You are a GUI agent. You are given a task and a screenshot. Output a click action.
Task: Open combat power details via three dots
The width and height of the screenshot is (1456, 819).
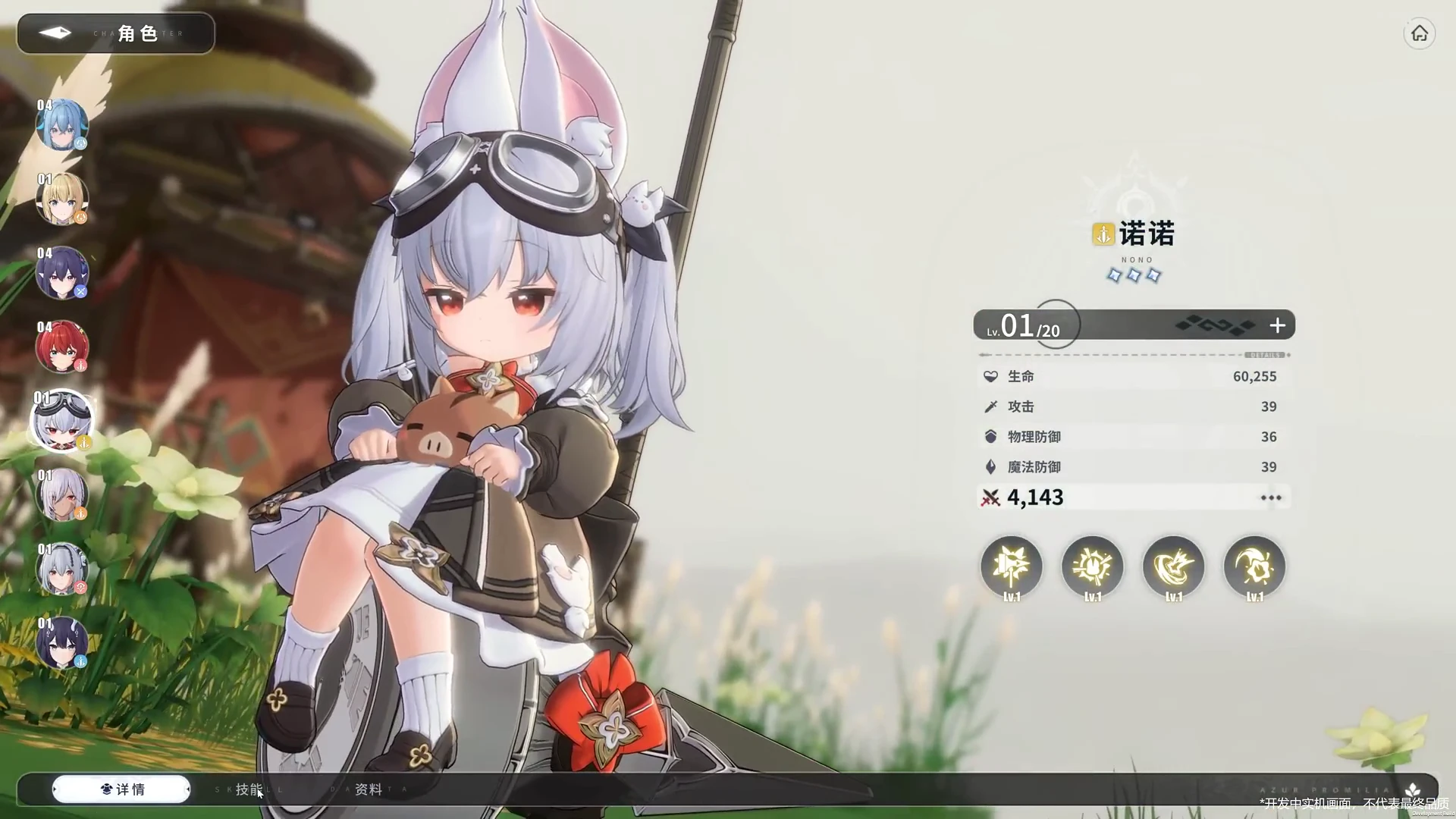(x=1271, y=498)
